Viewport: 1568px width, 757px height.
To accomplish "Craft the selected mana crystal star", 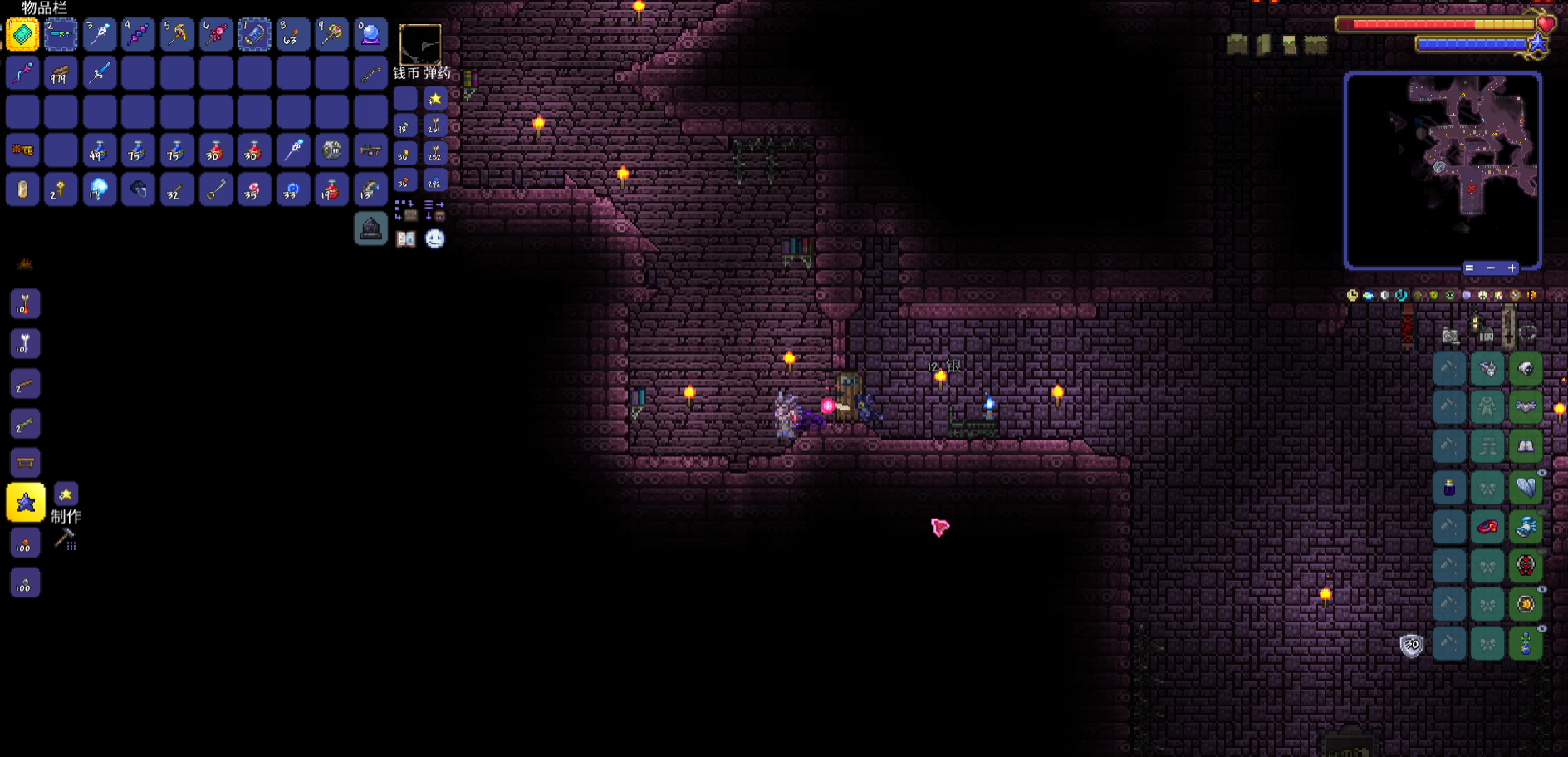I will coord(26,503).
